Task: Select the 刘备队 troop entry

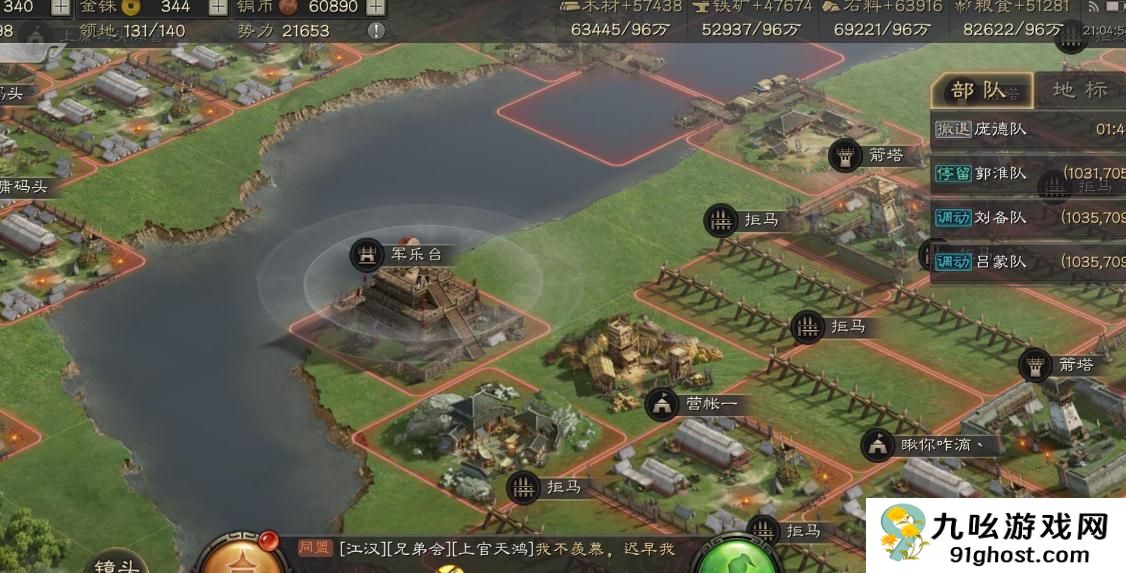Action: pos(1028,217)
